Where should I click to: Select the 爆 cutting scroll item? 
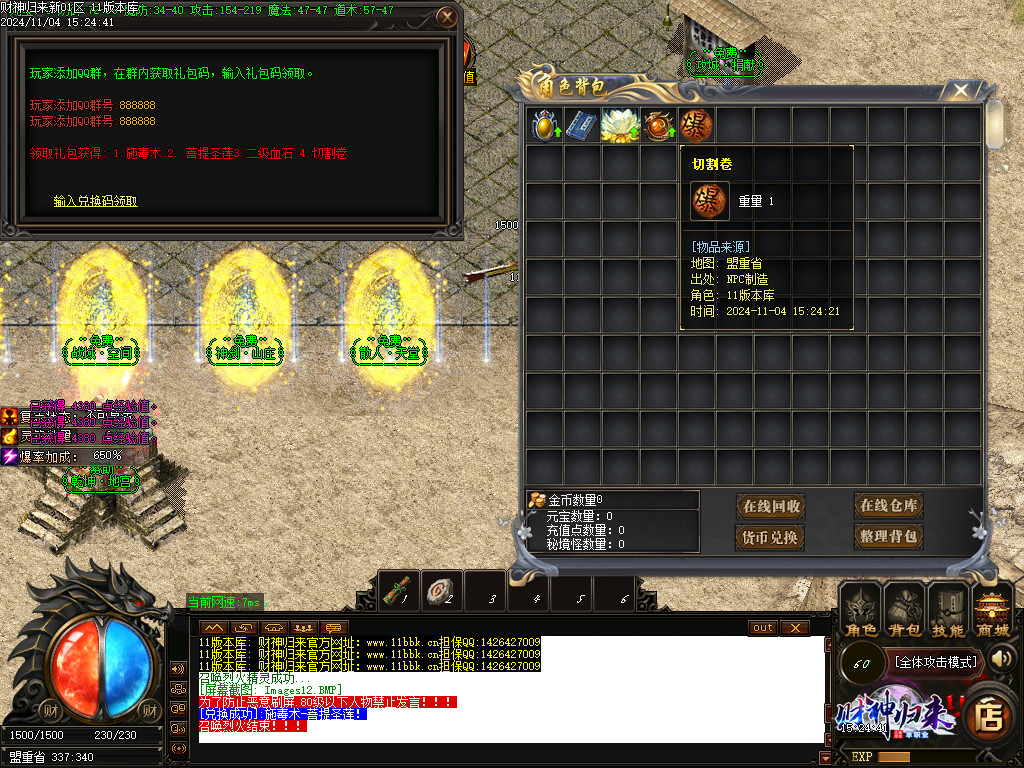point(696,126)
